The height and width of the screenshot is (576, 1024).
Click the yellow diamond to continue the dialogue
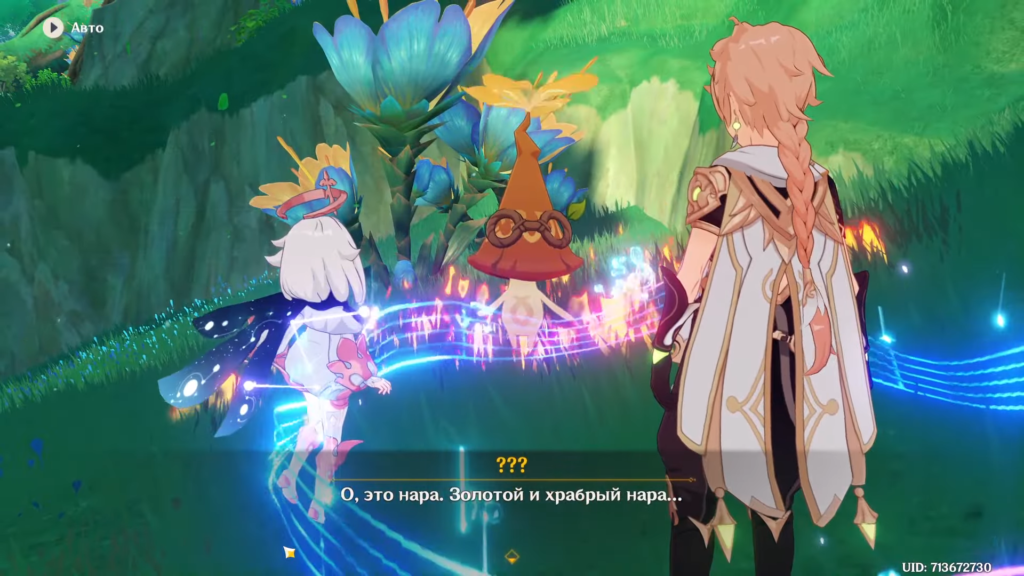point(512,555)
